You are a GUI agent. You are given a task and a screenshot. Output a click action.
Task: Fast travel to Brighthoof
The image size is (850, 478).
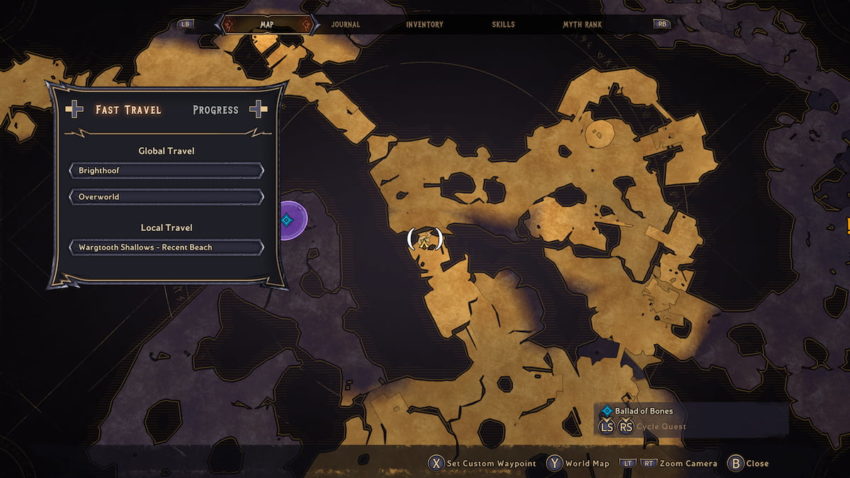point(166,171)
